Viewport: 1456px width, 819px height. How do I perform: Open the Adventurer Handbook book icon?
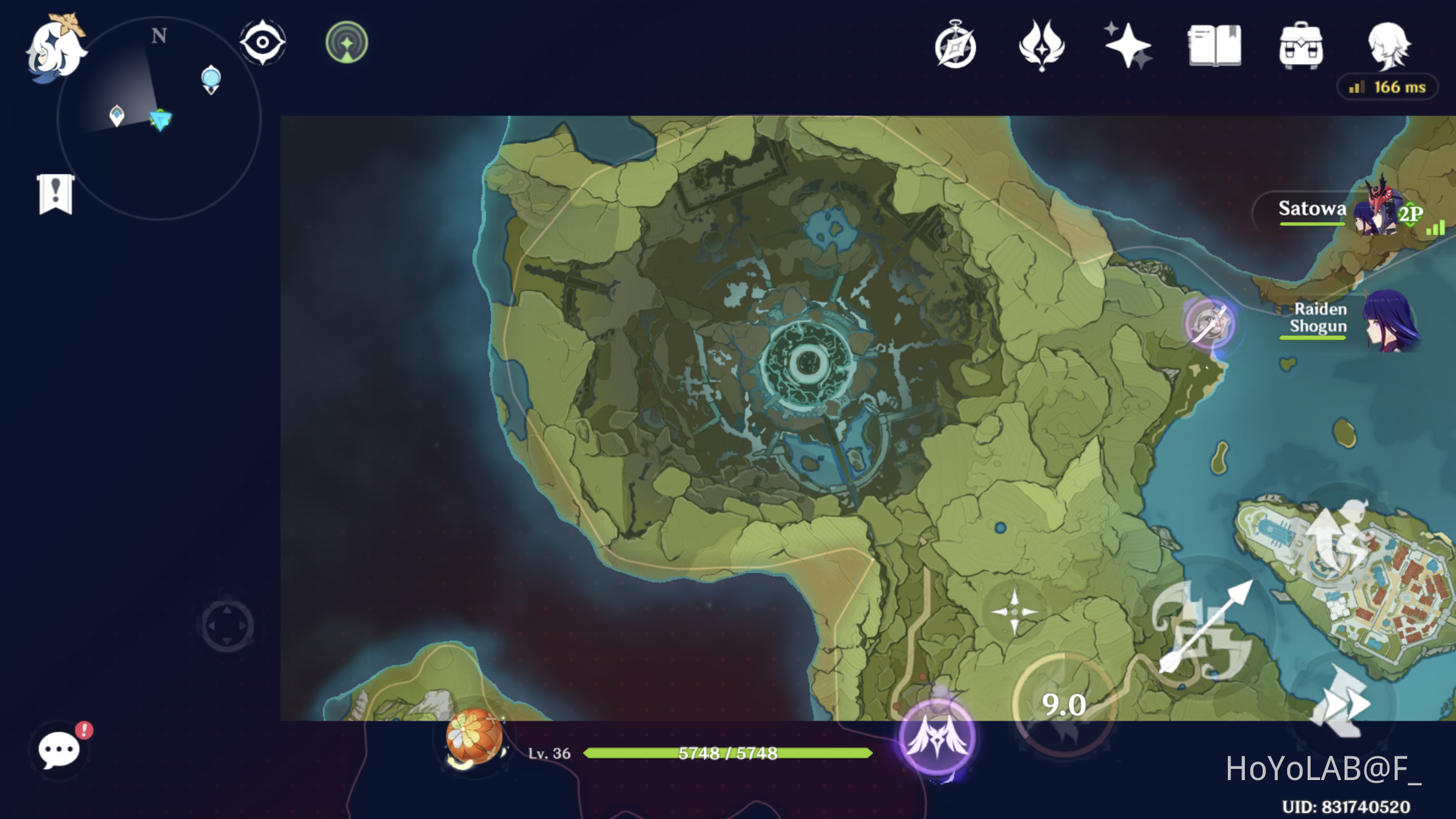tap(1213, 46)
